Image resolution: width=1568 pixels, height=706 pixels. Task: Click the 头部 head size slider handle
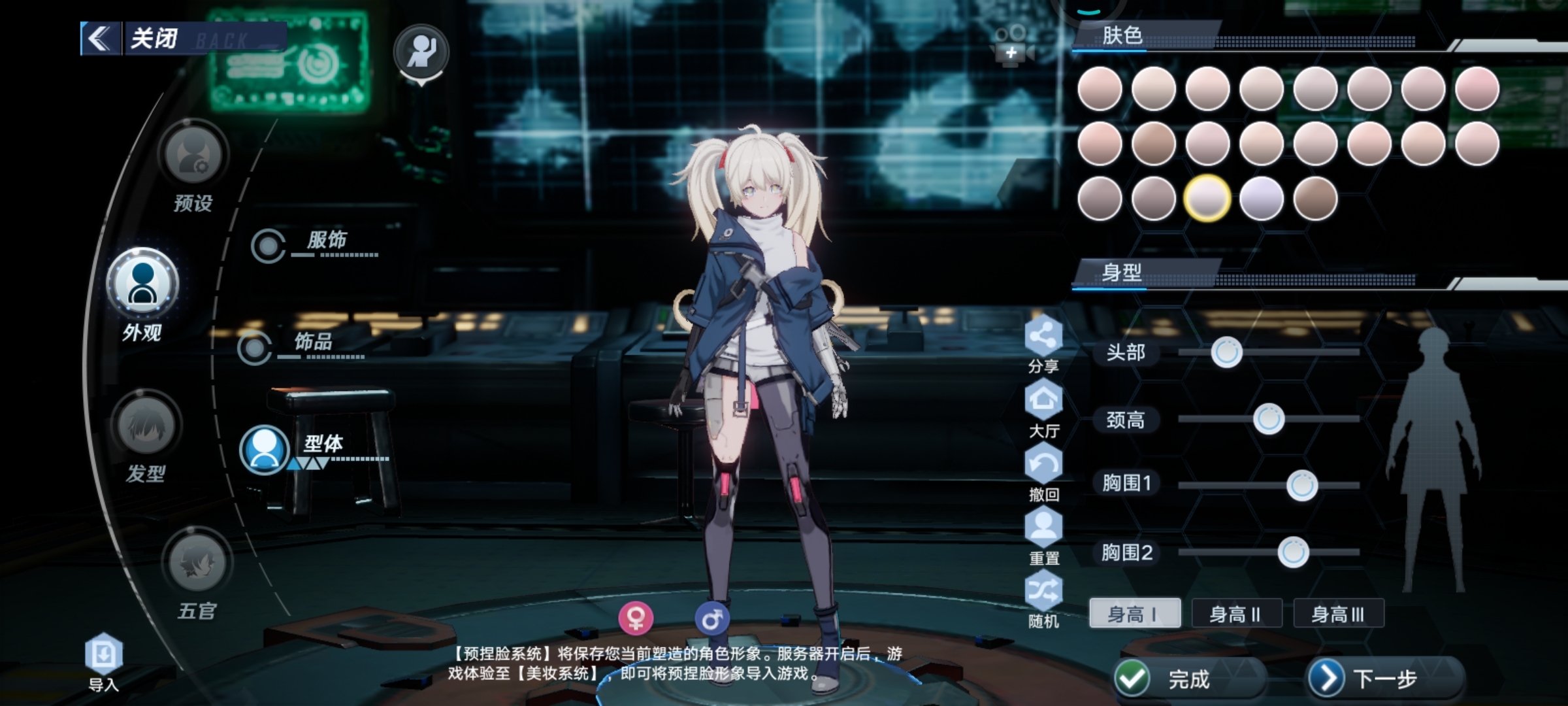(x=1226, y=352)
